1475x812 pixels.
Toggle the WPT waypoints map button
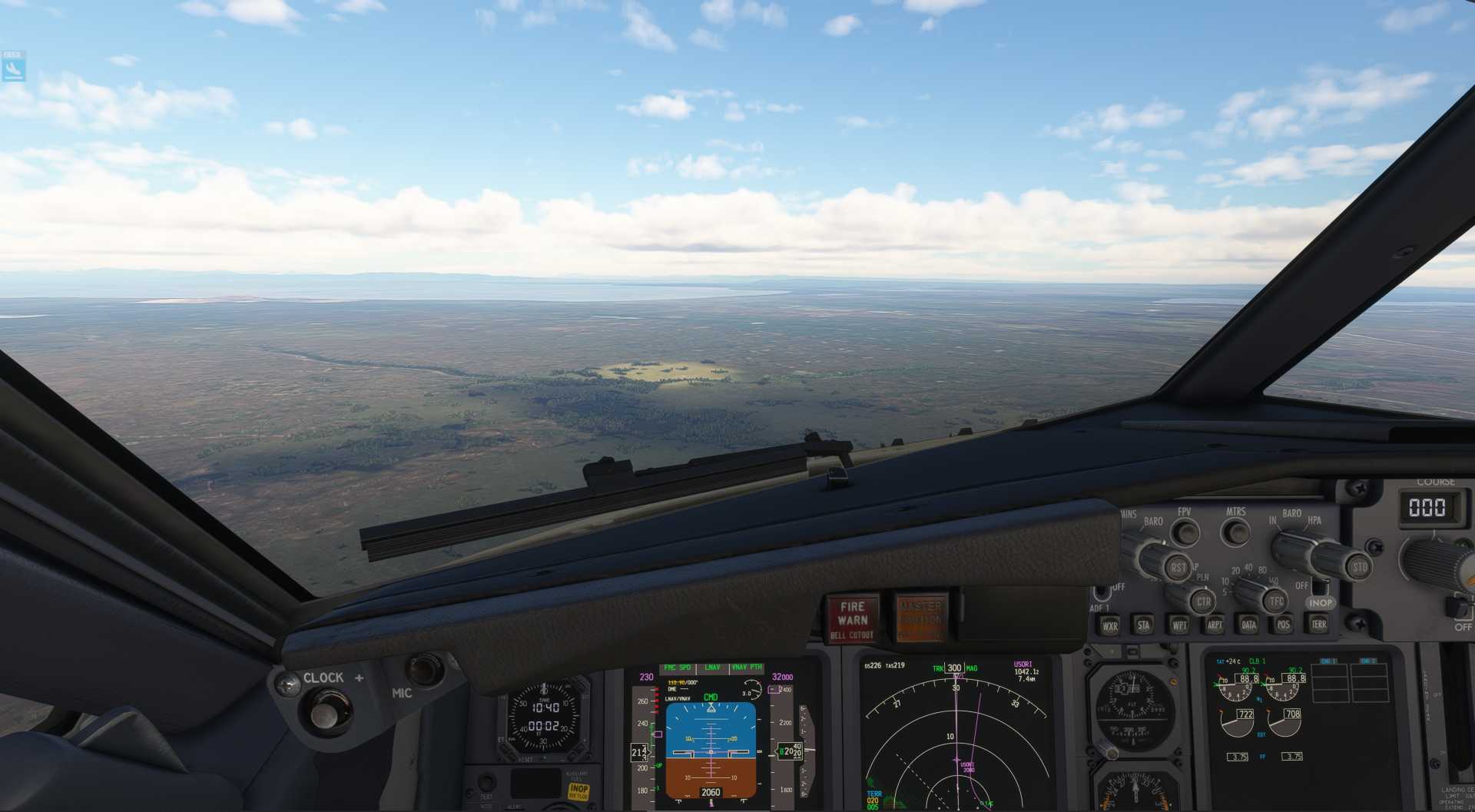point(1178,625)
